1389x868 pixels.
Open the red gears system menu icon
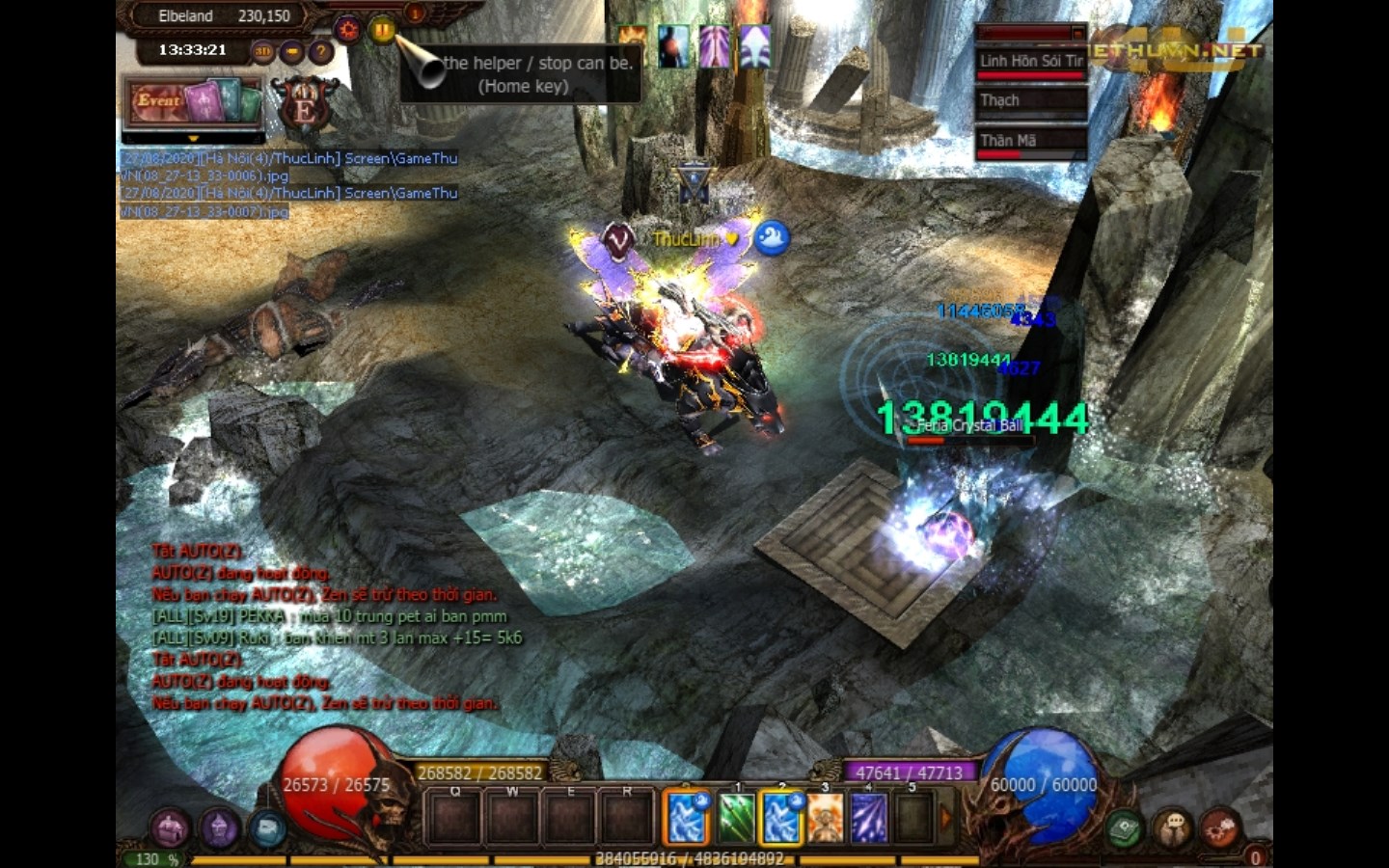click(x=1219, y=828)
